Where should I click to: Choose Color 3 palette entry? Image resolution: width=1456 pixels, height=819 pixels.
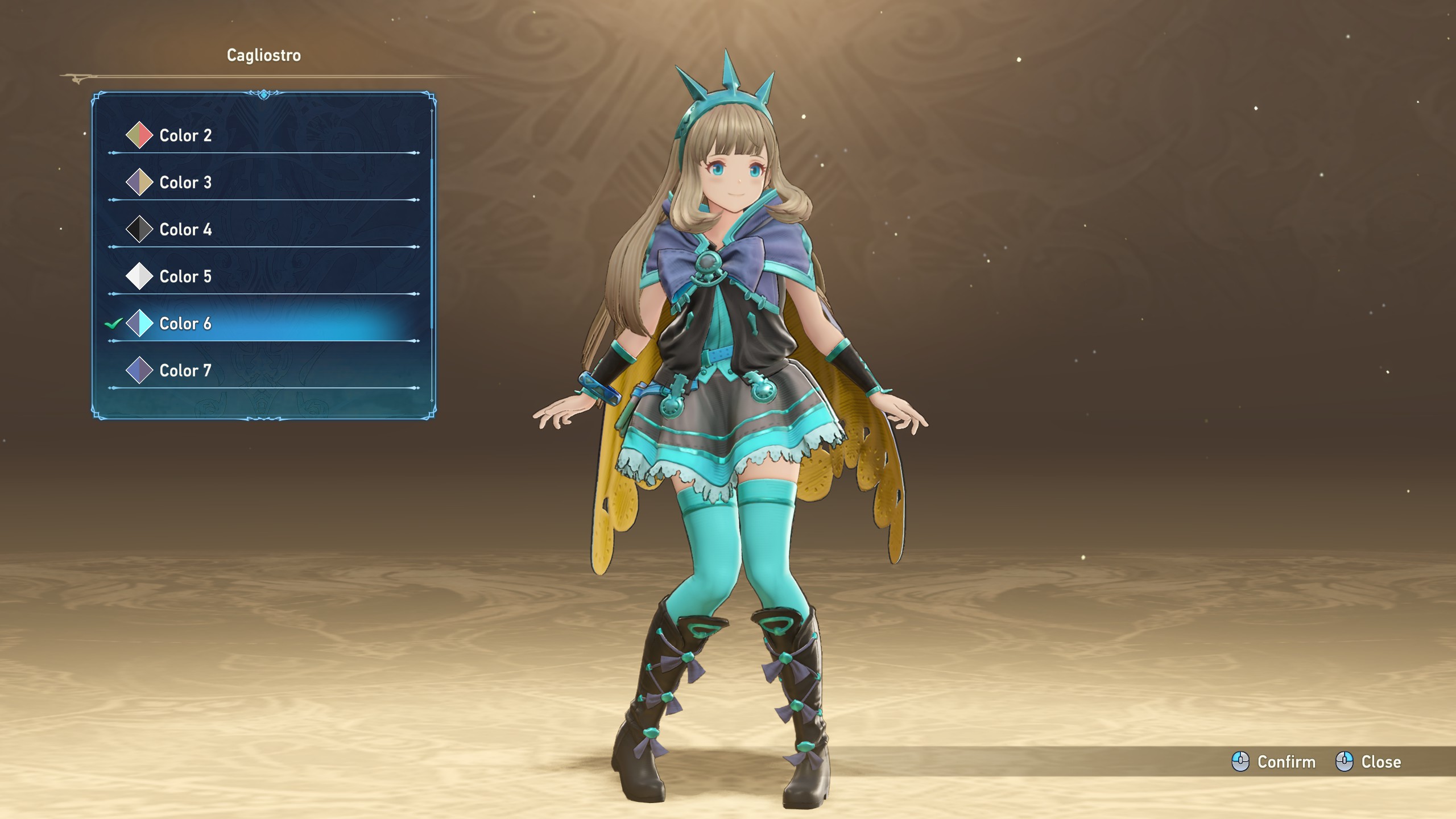click(185, 183)
